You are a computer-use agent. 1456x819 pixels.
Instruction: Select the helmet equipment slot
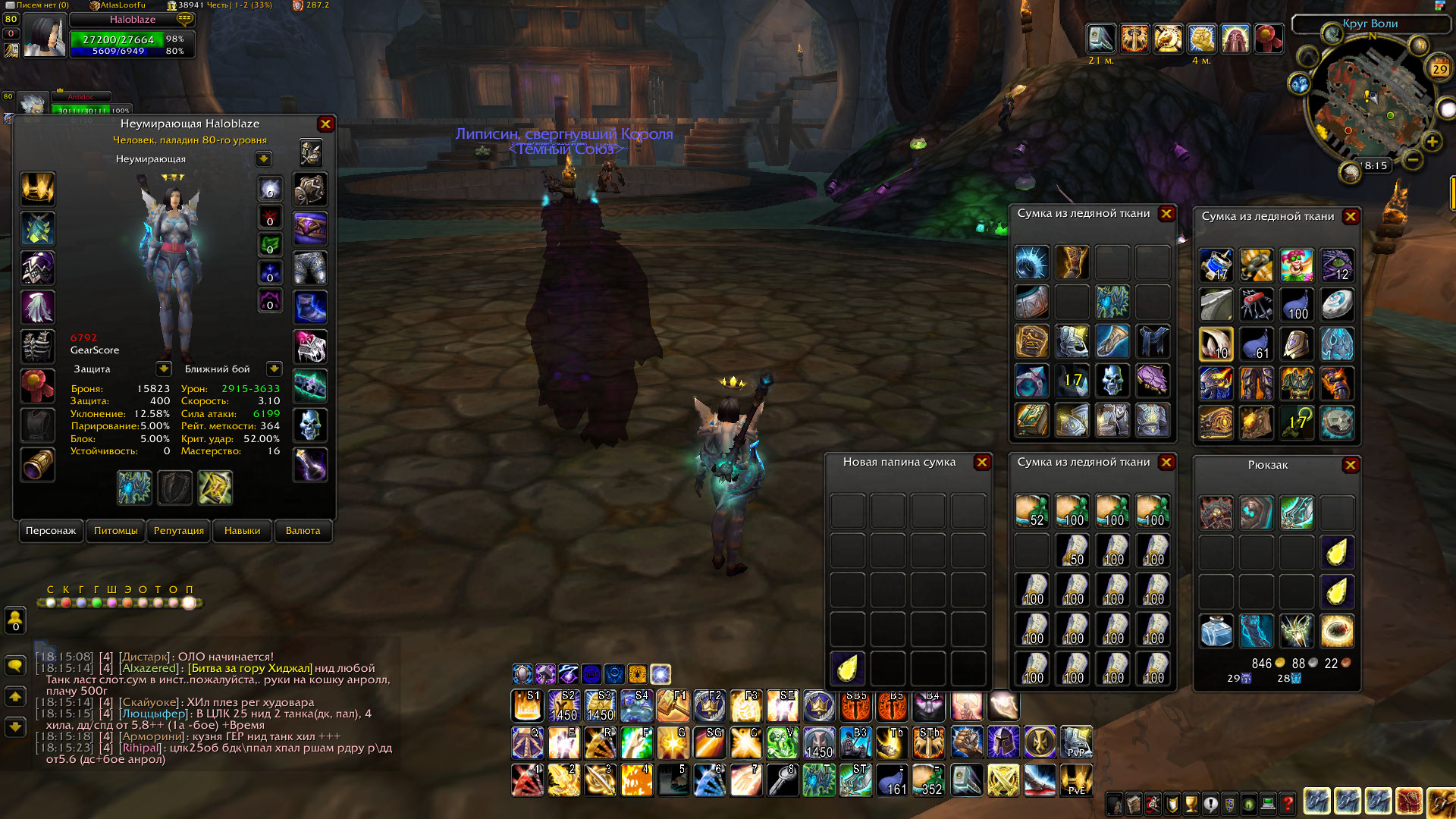point(38,189)
